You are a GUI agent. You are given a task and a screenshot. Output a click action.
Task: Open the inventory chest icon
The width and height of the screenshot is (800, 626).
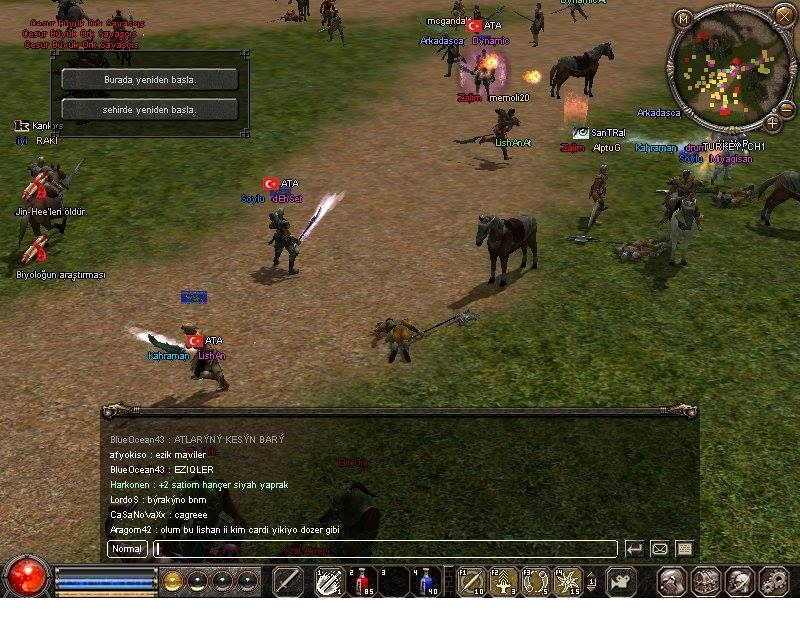pos(706,581)
